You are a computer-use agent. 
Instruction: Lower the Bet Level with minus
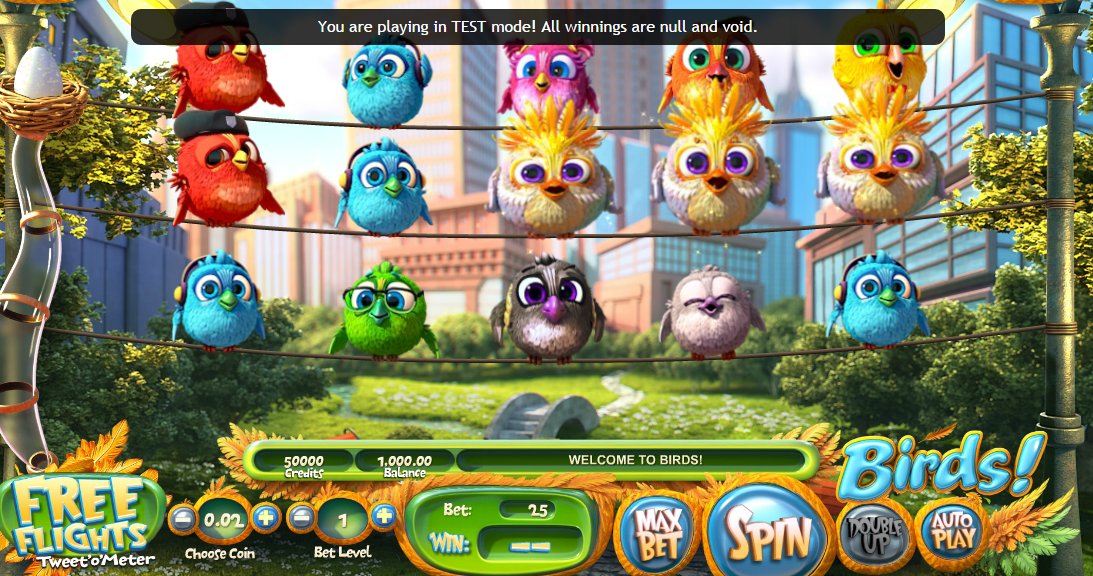point(302,517)
